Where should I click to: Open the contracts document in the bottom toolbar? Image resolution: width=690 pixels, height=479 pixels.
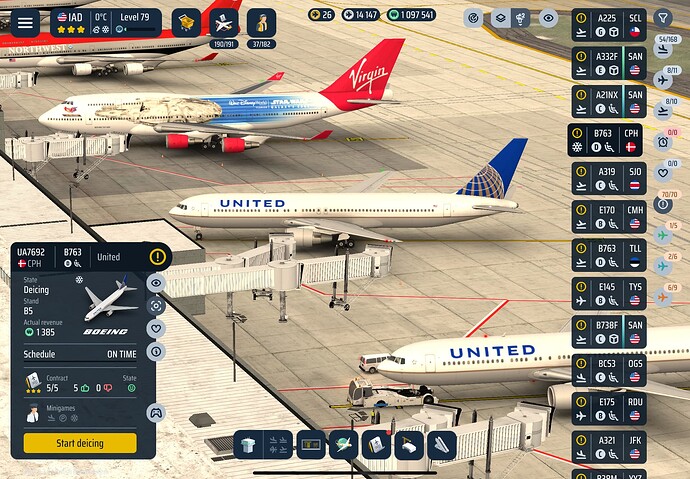tap(374, 444)
